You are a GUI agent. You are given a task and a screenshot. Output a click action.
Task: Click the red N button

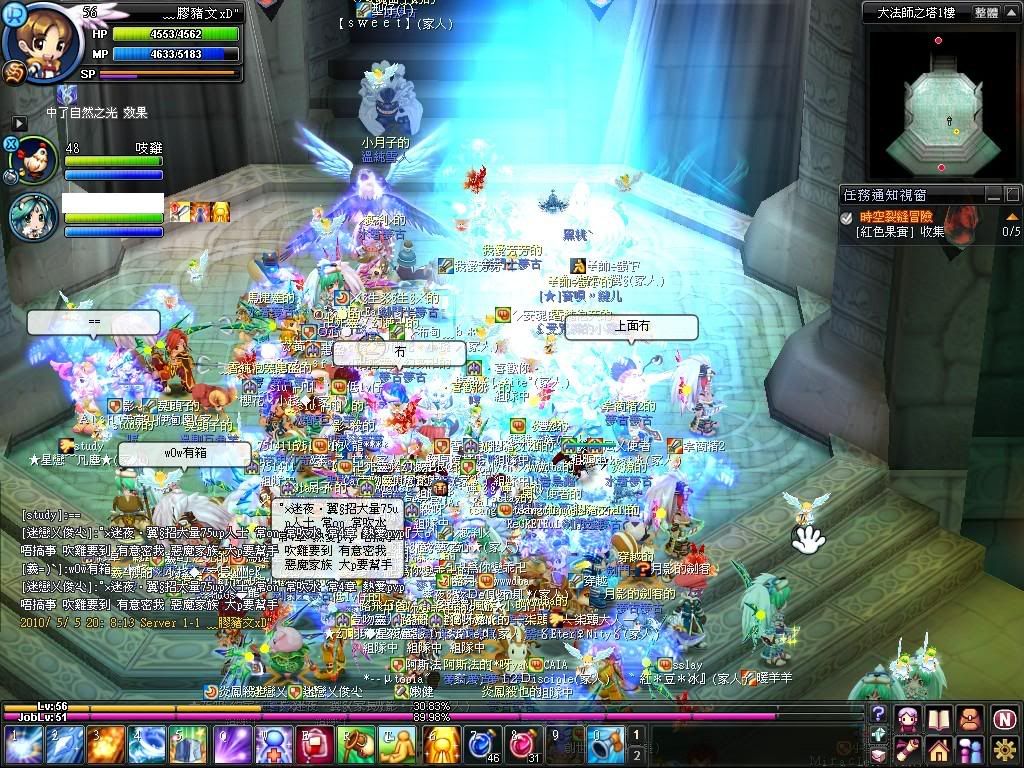tap(1005, 718)
